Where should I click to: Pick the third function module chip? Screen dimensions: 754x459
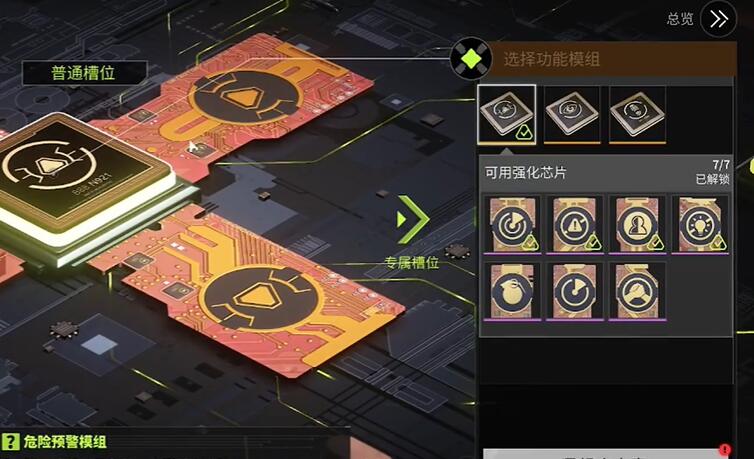(x=637, y=113)
